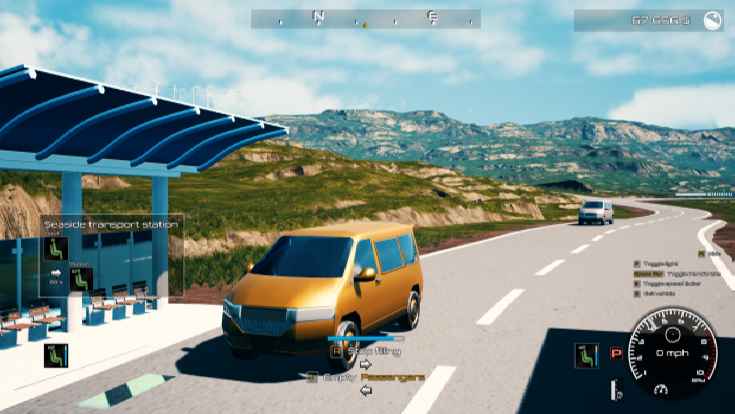Screen dimensions: 735x414
Task: Select the Seaside transport station panel title
Action: tap(111, 225)
